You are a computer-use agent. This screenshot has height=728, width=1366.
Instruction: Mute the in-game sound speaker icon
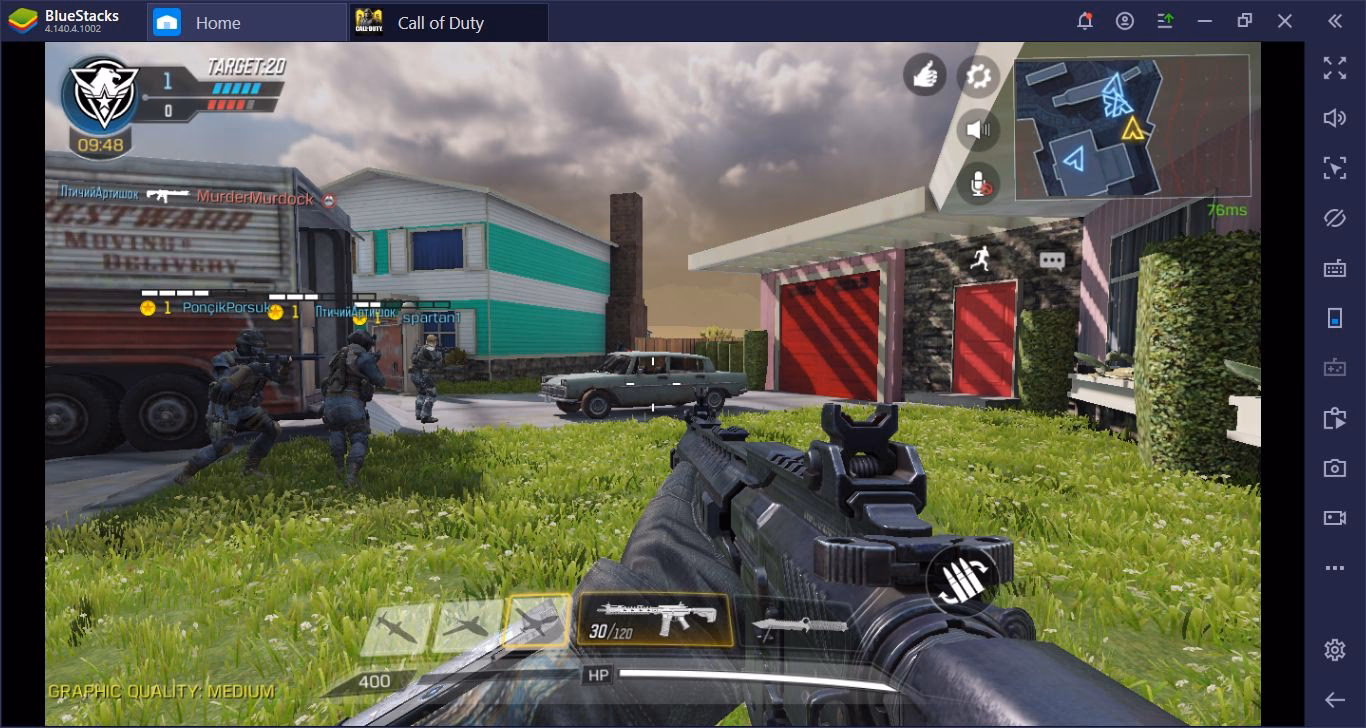[977, 129]
